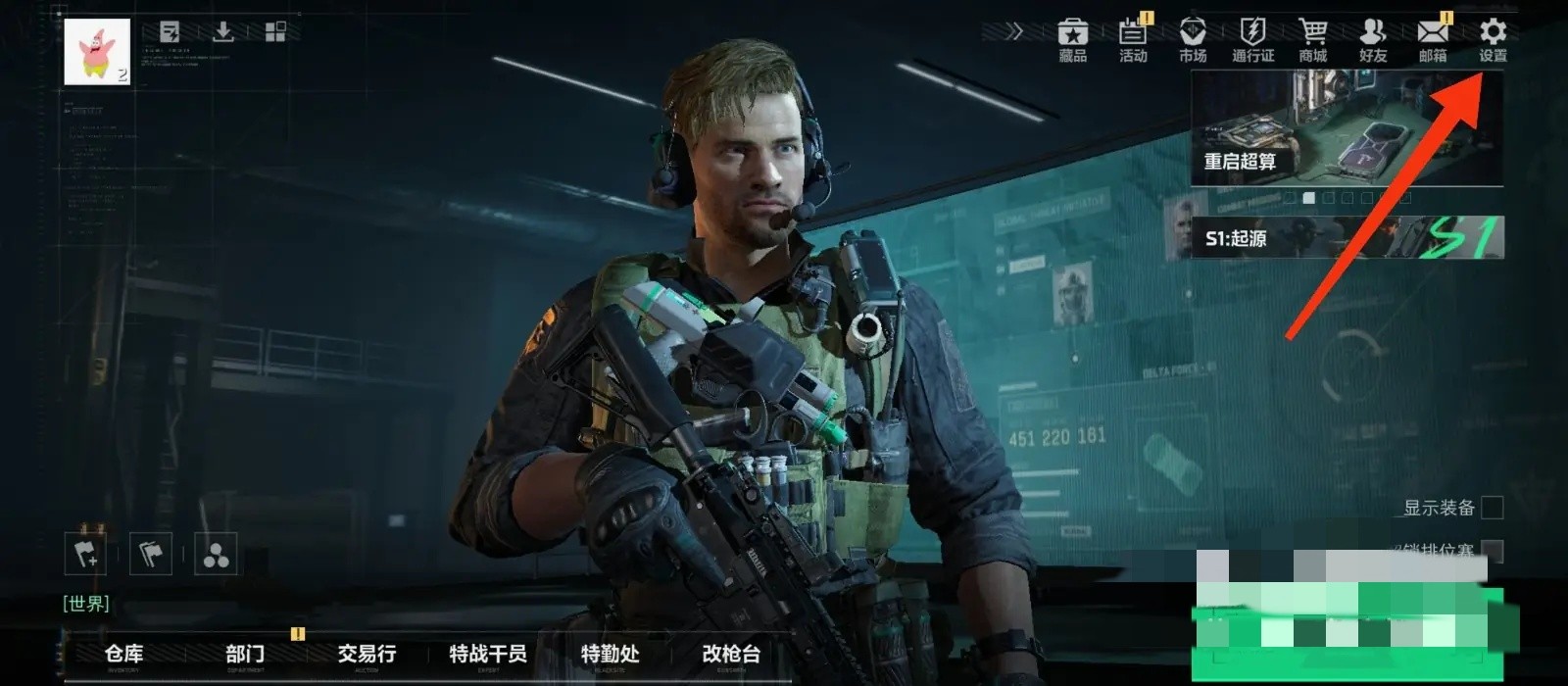Open the 重启超算 promo banner

pos(1347,128)
